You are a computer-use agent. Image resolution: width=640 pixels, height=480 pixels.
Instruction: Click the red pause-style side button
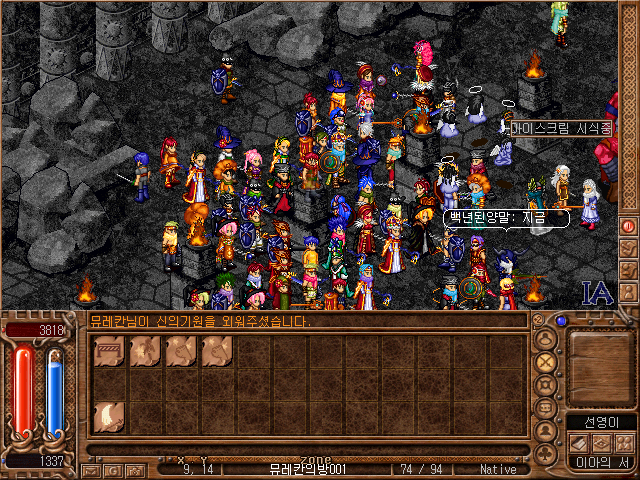tap(629, 226)
